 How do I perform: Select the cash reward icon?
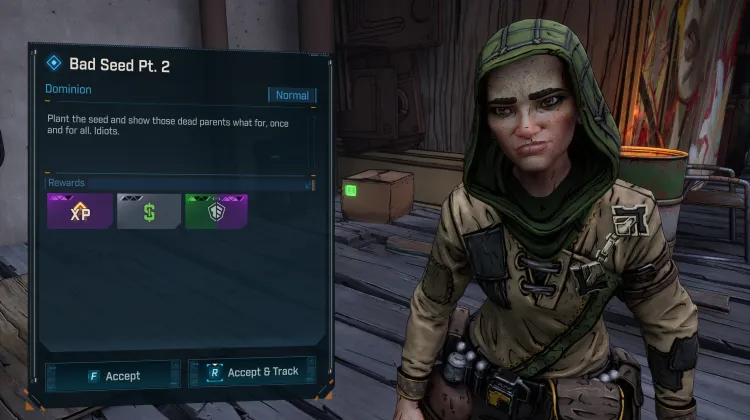tap(148, 211)
